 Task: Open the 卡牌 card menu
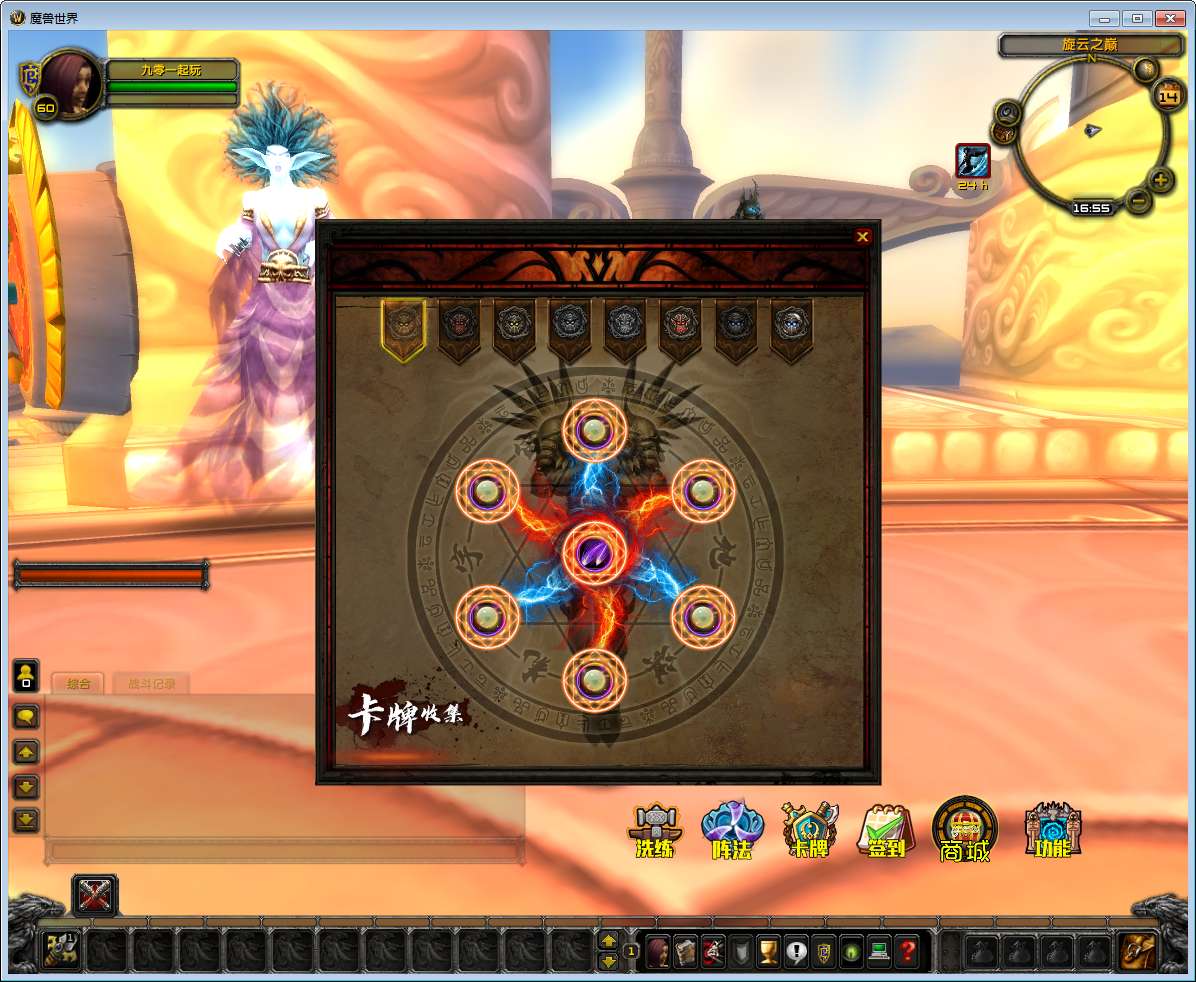809,831
